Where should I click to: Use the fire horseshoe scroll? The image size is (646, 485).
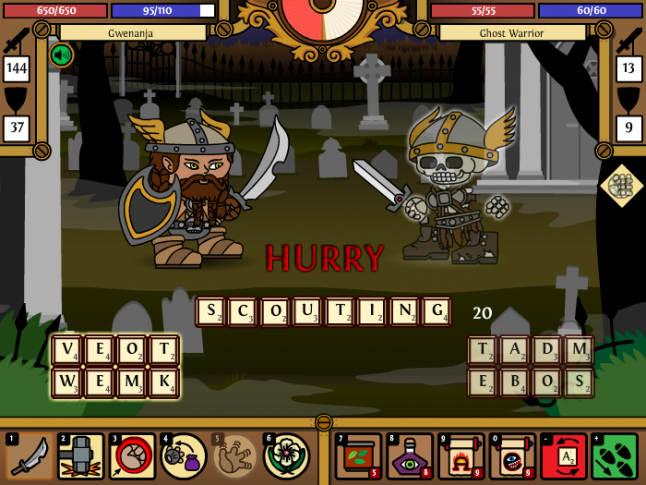[x=461, y=457]
